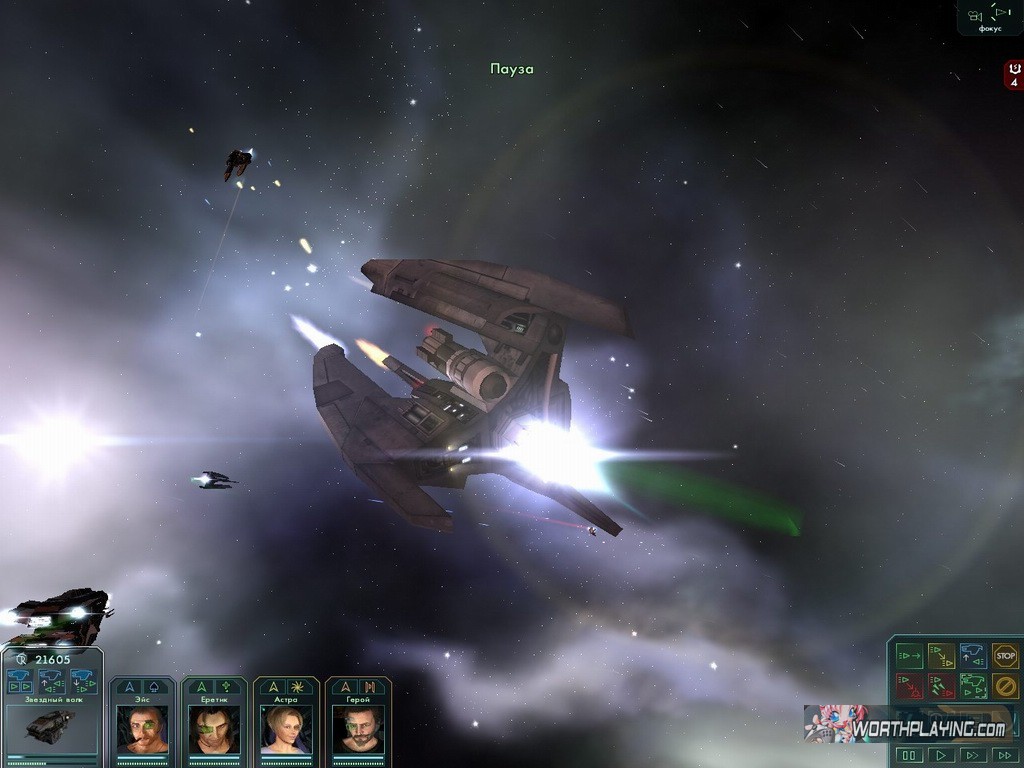Select pilot Еретик portrait
This screenshot has width=1024, height=768.
point(214,727)
